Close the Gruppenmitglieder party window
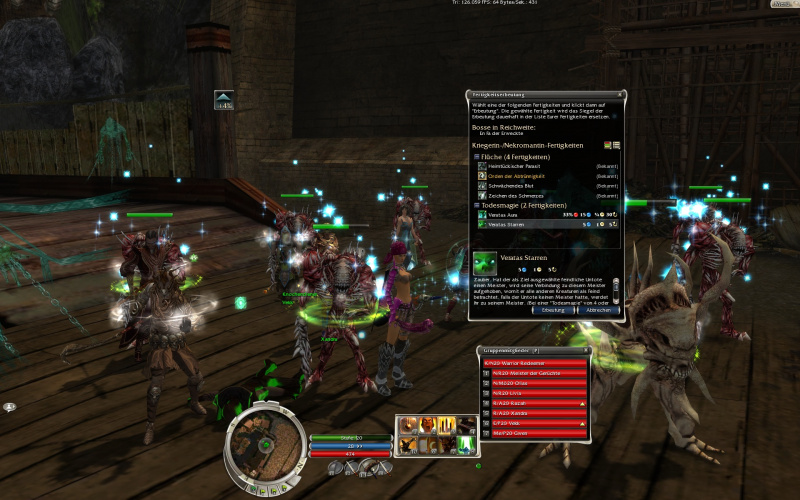 tap(588, 349)
